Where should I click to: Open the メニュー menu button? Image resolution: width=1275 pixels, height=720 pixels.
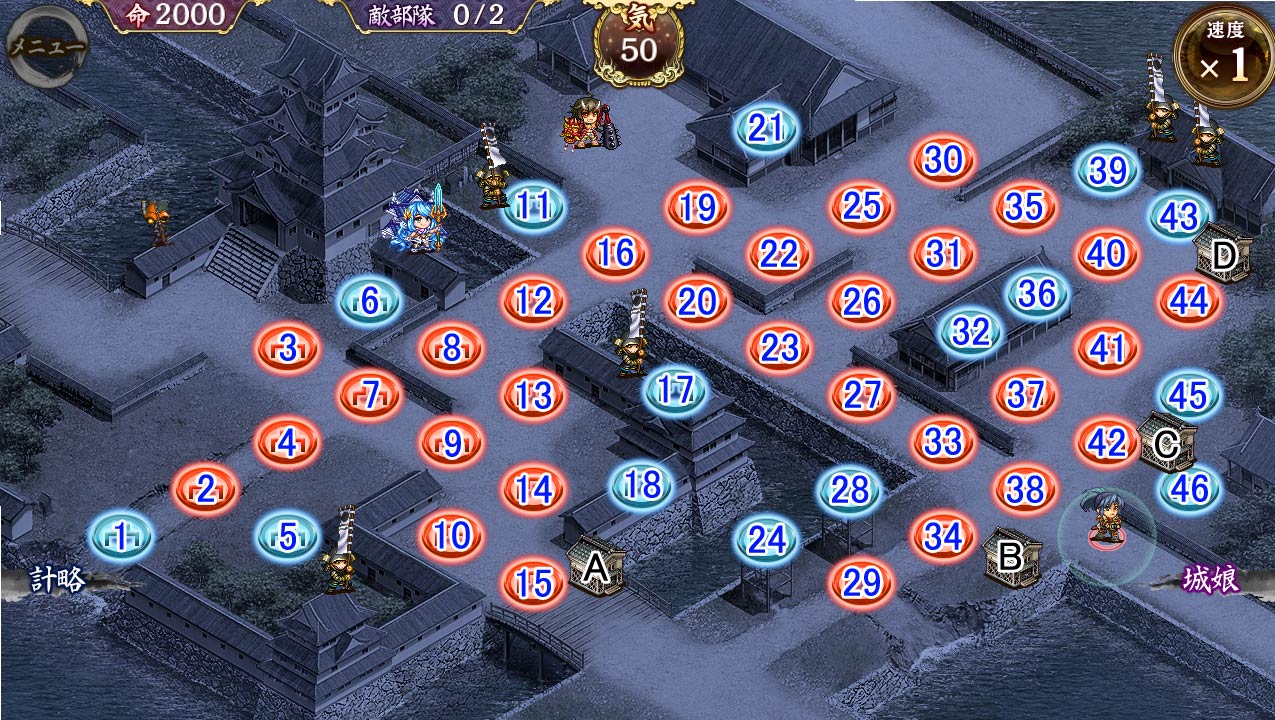point(46,47)
